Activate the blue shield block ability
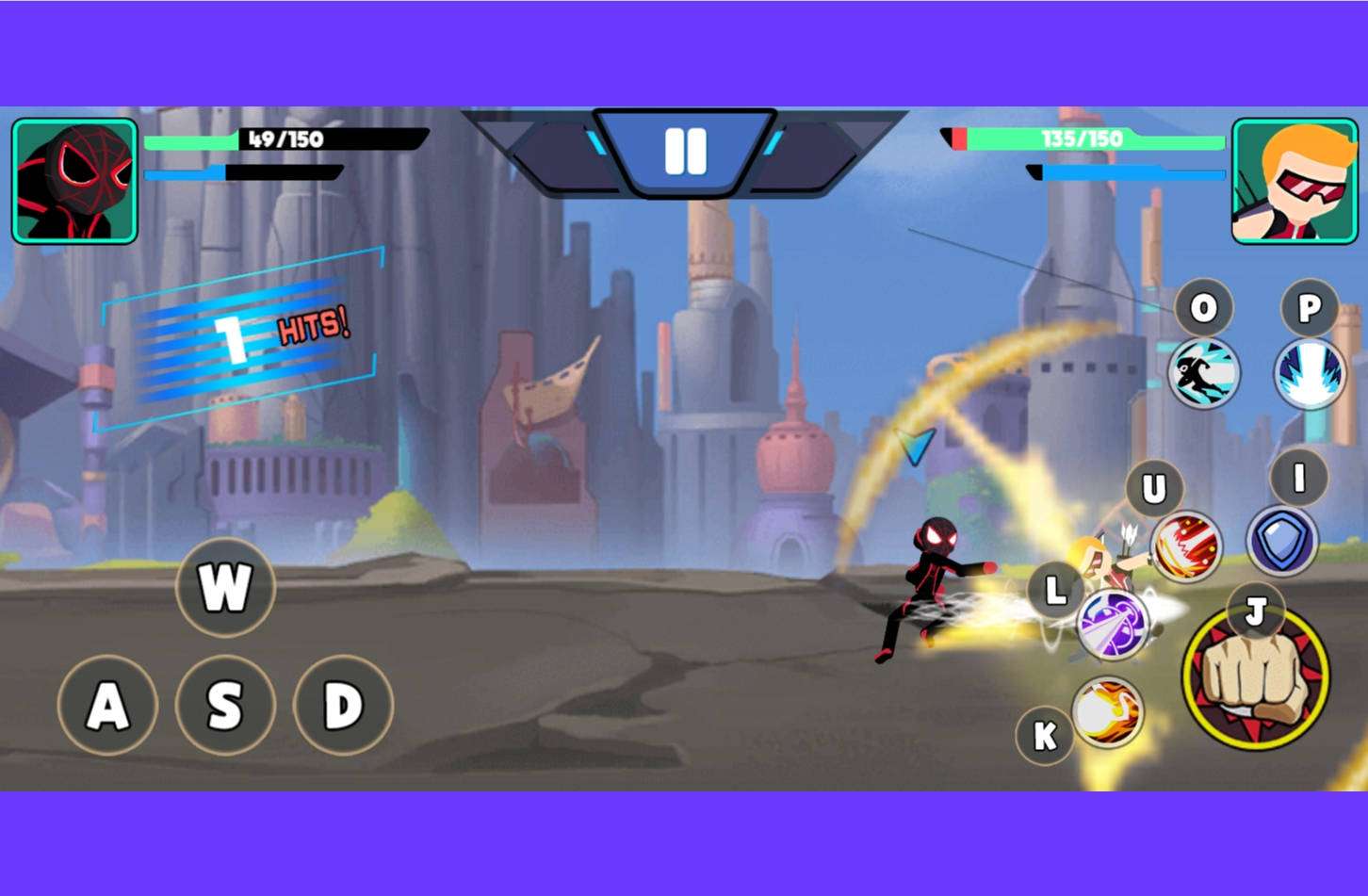1368x896 pixels. pyautogui.click(x=1281, y=542)
